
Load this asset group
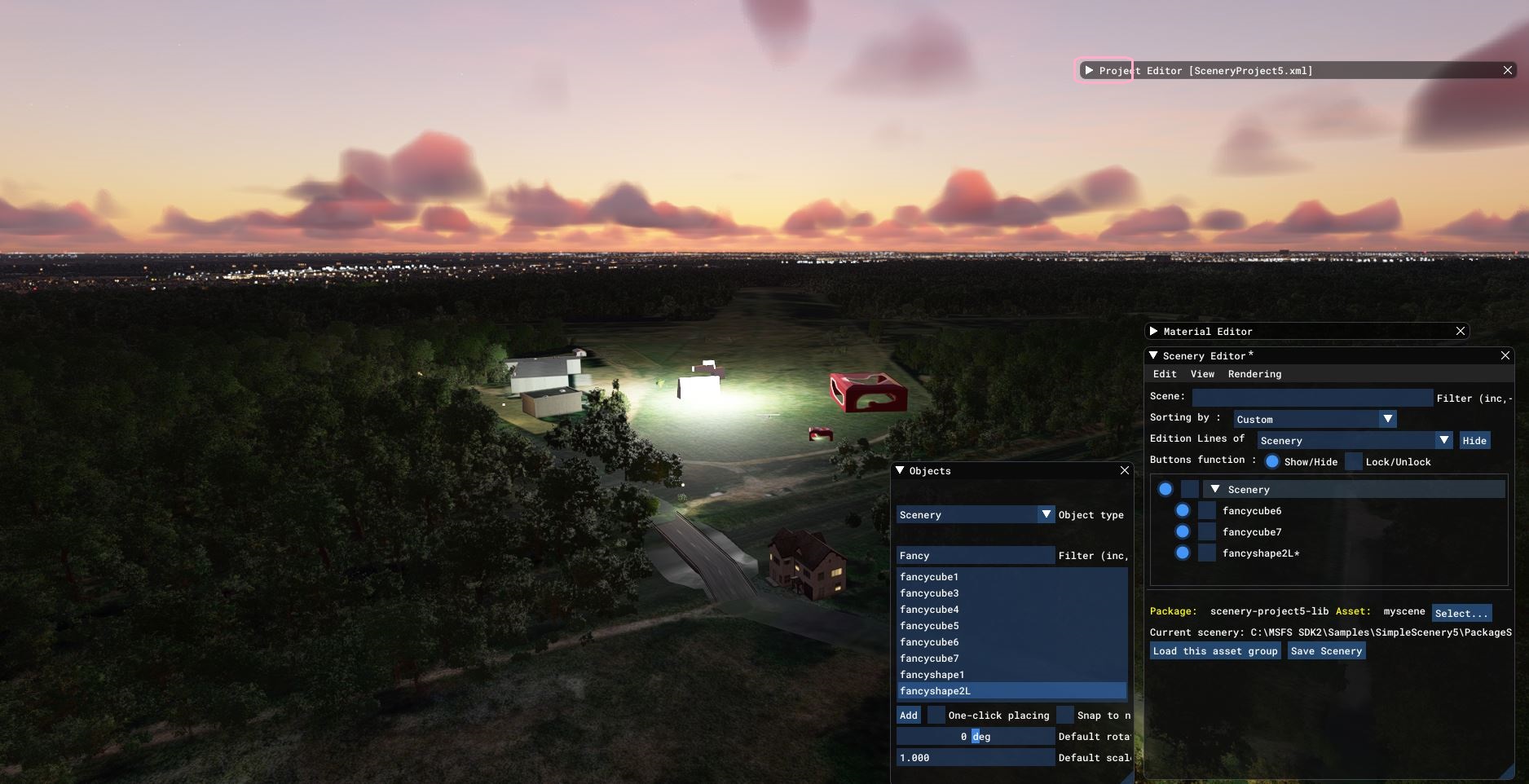coord(1214,651)
